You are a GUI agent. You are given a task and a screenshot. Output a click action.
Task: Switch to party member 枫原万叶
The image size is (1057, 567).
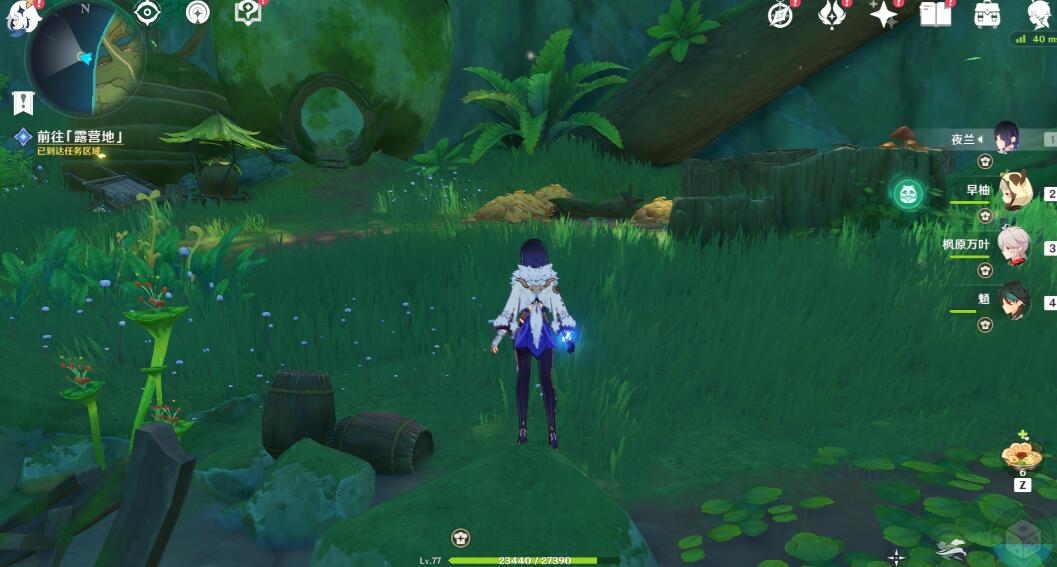pyautogui.click(x=1014, y=246)
